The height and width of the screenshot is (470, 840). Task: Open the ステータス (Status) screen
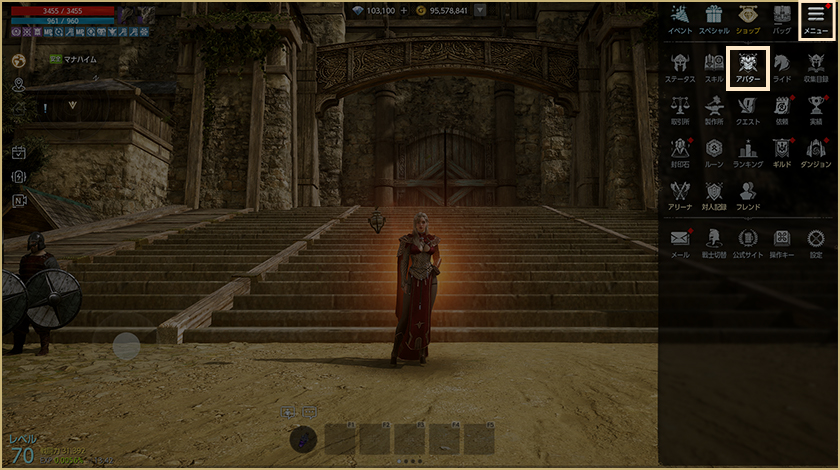click(680, 66)
